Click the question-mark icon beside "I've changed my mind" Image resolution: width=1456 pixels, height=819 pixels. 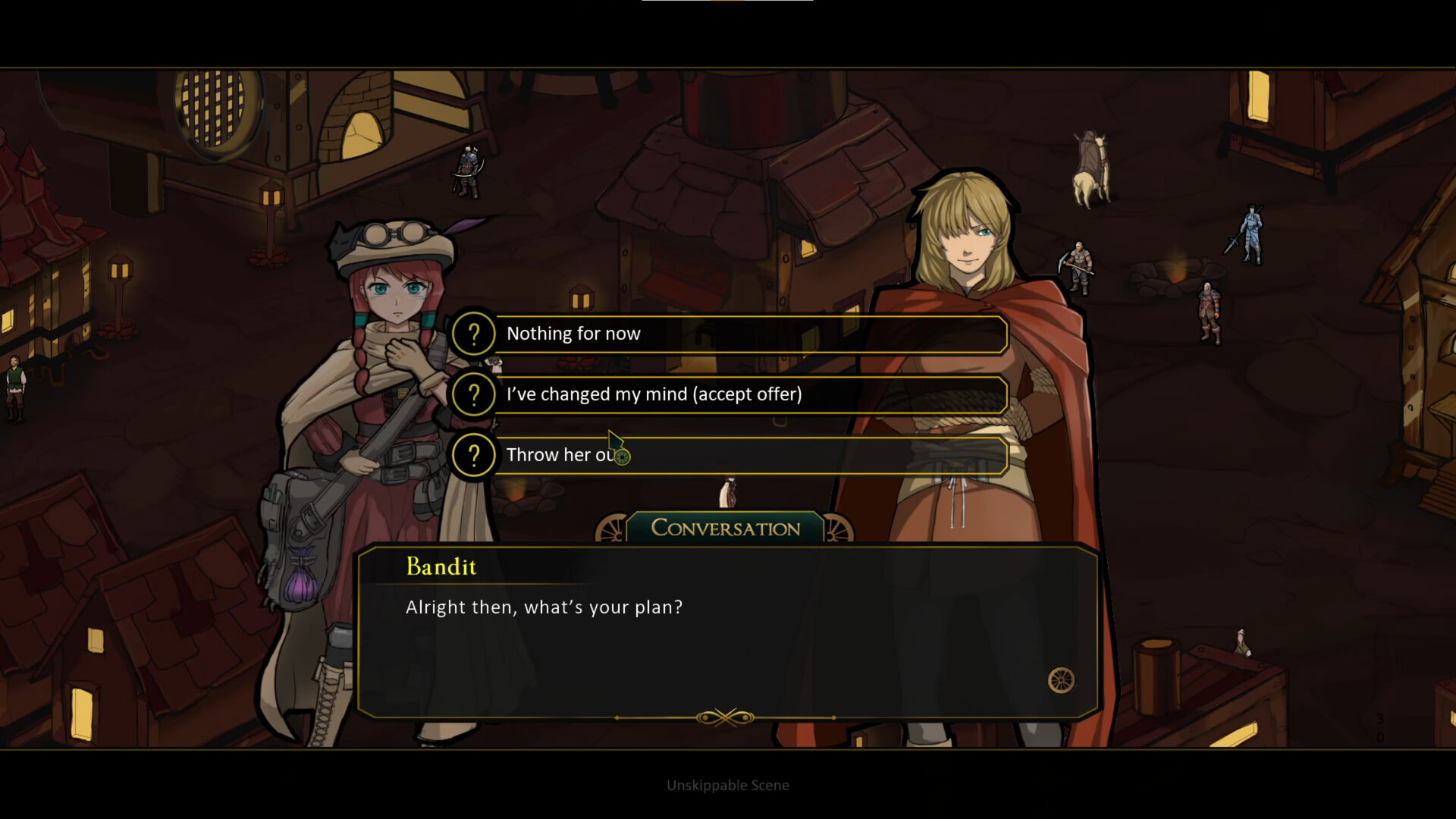pyautogui.click(x=473, y=394)
